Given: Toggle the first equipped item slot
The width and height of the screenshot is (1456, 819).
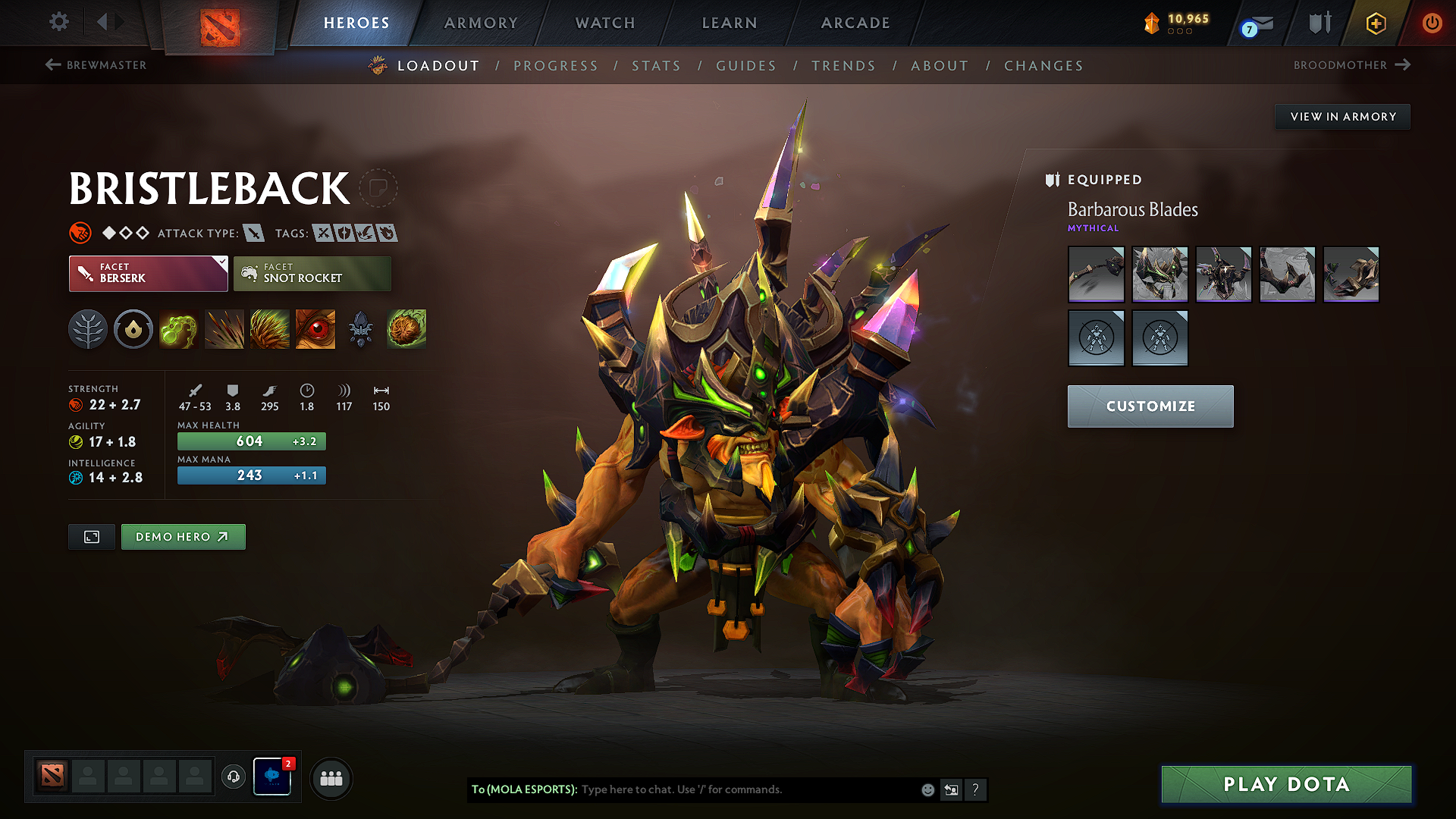Looking at the screenshot, I should [x=1095, y=274].
